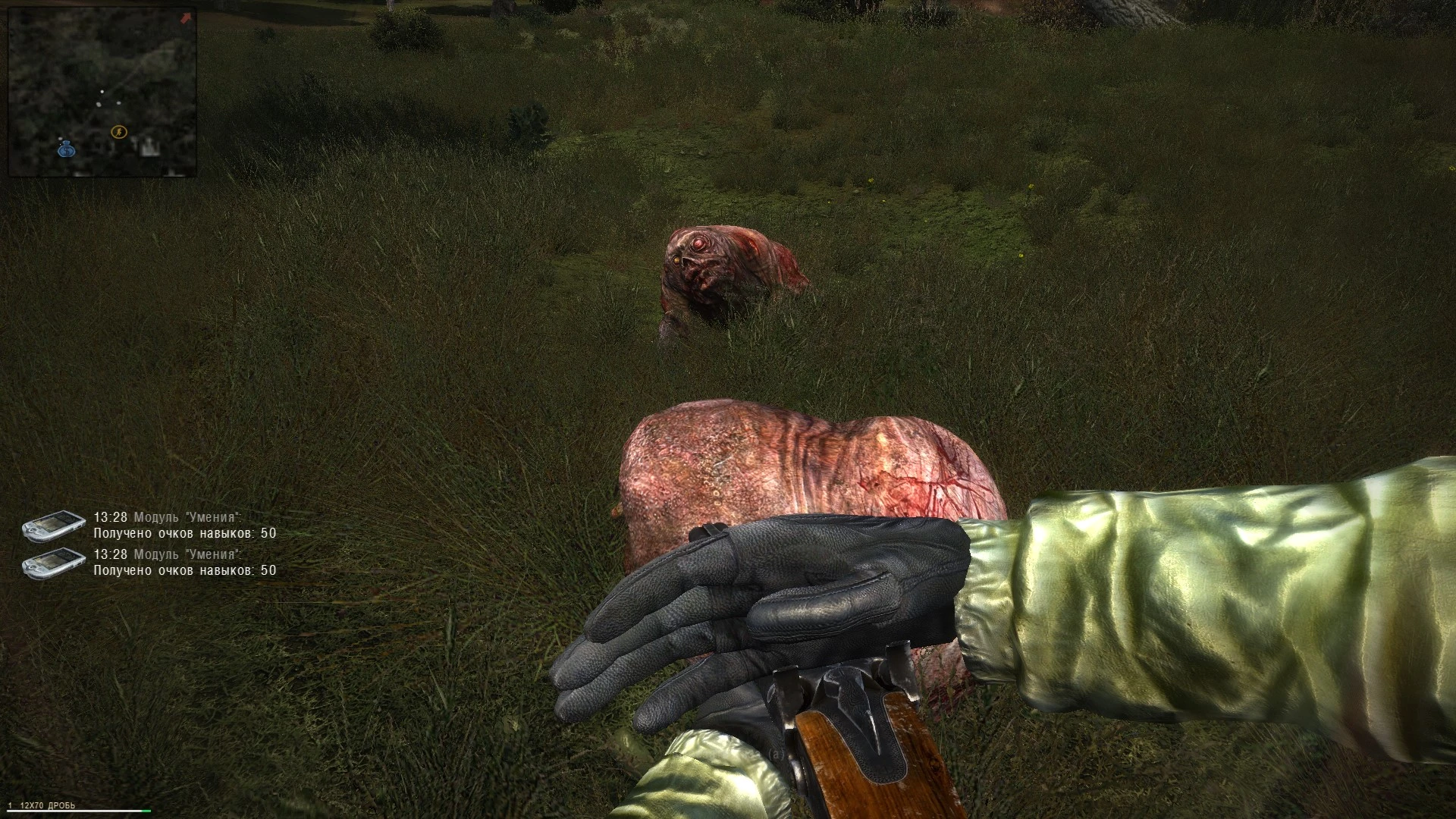The width and height of the screenshot is (1456, 819).
Task: Select the ammo count number showing 1
Action: (x=11, y=805)
